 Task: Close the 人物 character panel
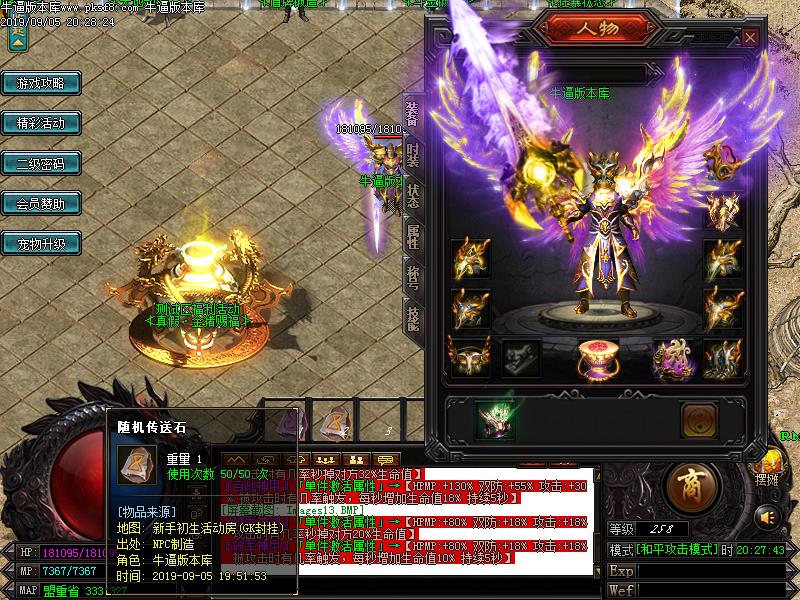[750, 38]
